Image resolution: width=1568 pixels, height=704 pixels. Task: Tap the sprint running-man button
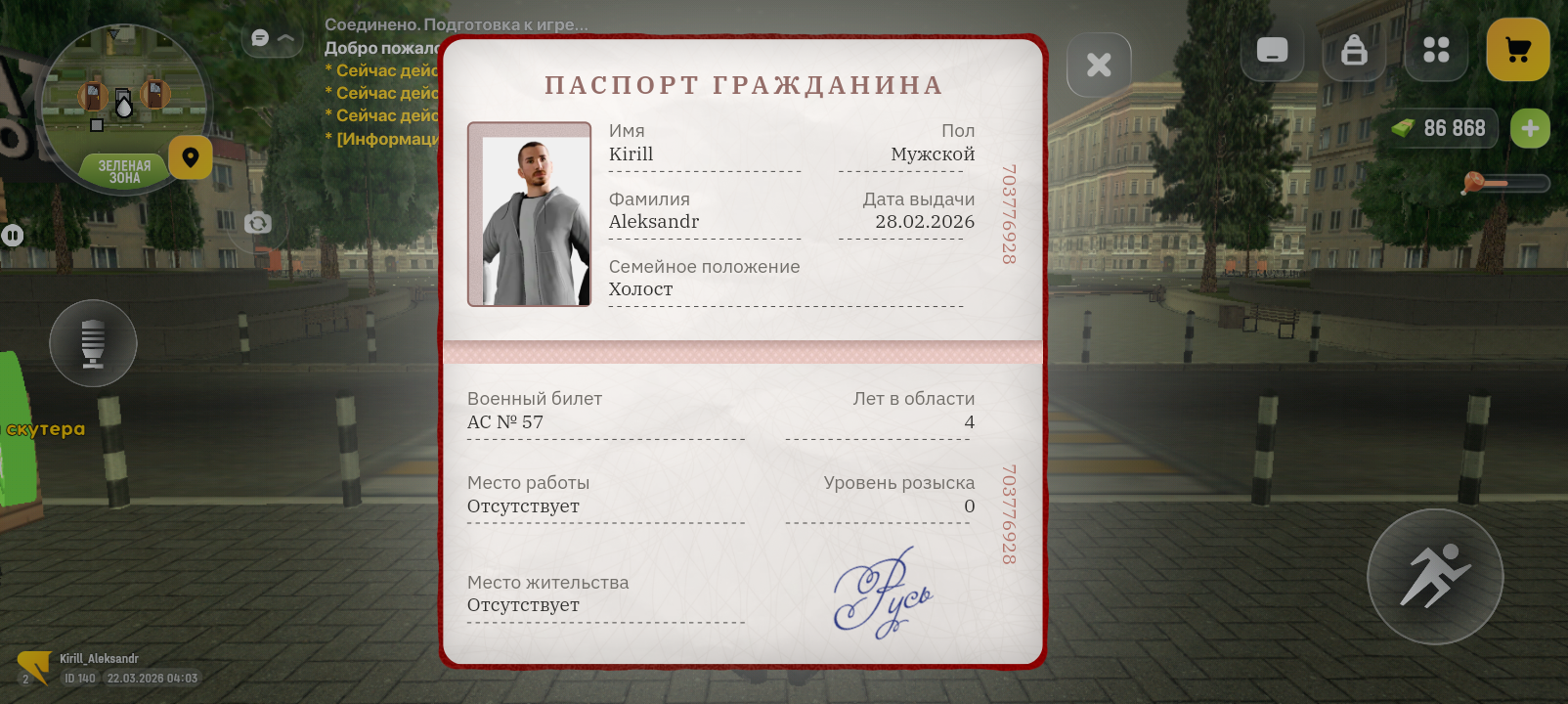1434,577
